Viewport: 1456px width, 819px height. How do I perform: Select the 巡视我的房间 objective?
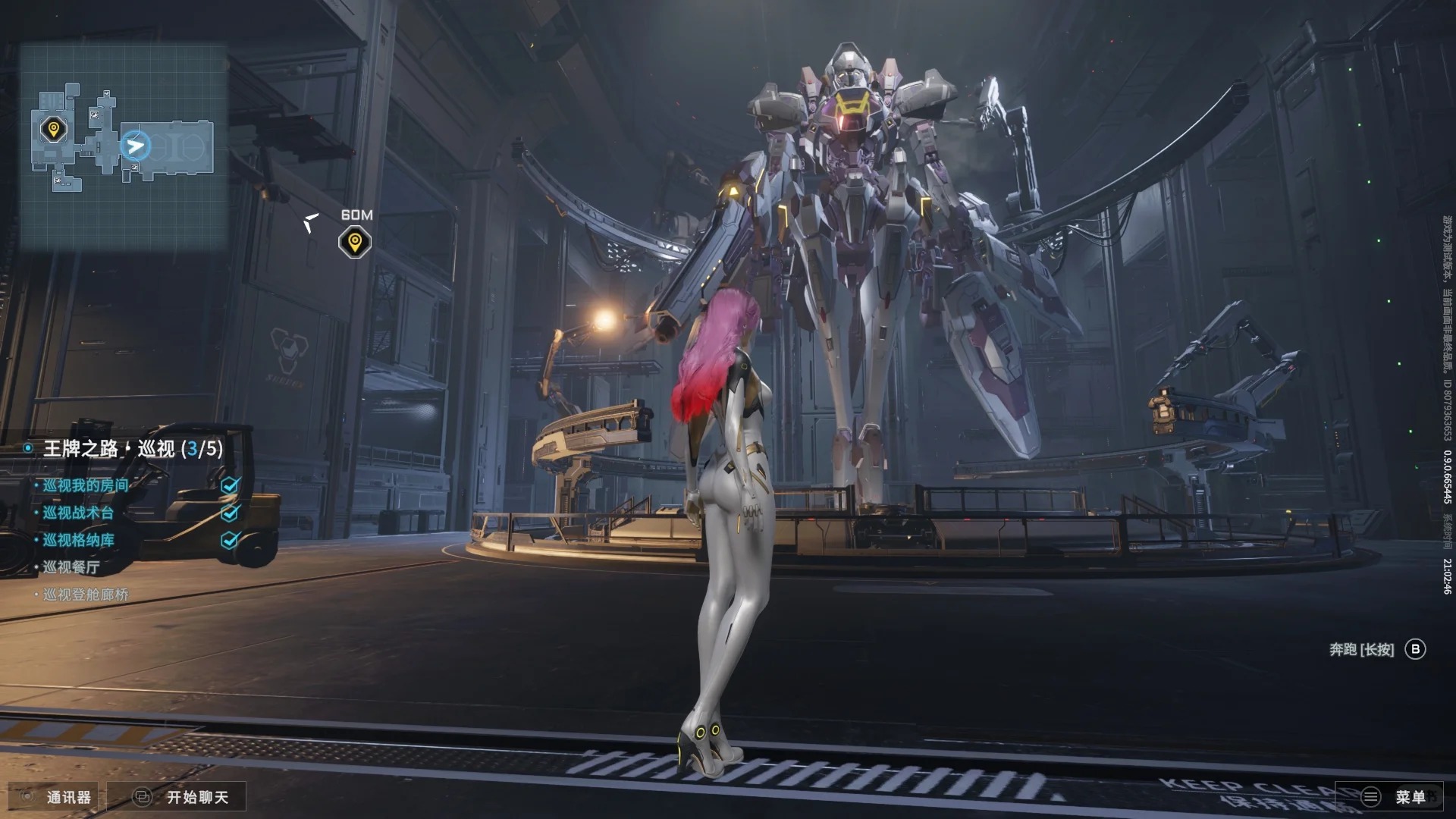click(x=86, y=485)
